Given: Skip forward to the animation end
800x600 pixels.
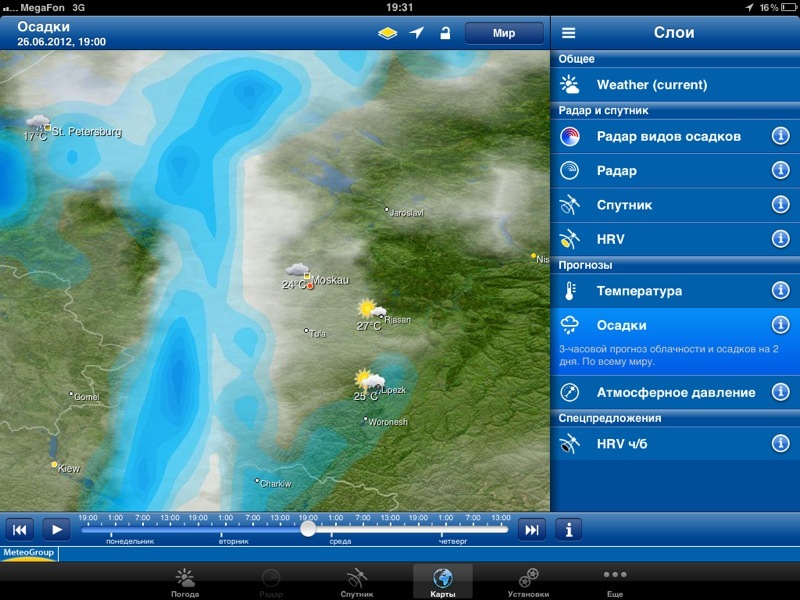Looking at the screenshot, I should point(532,529).
